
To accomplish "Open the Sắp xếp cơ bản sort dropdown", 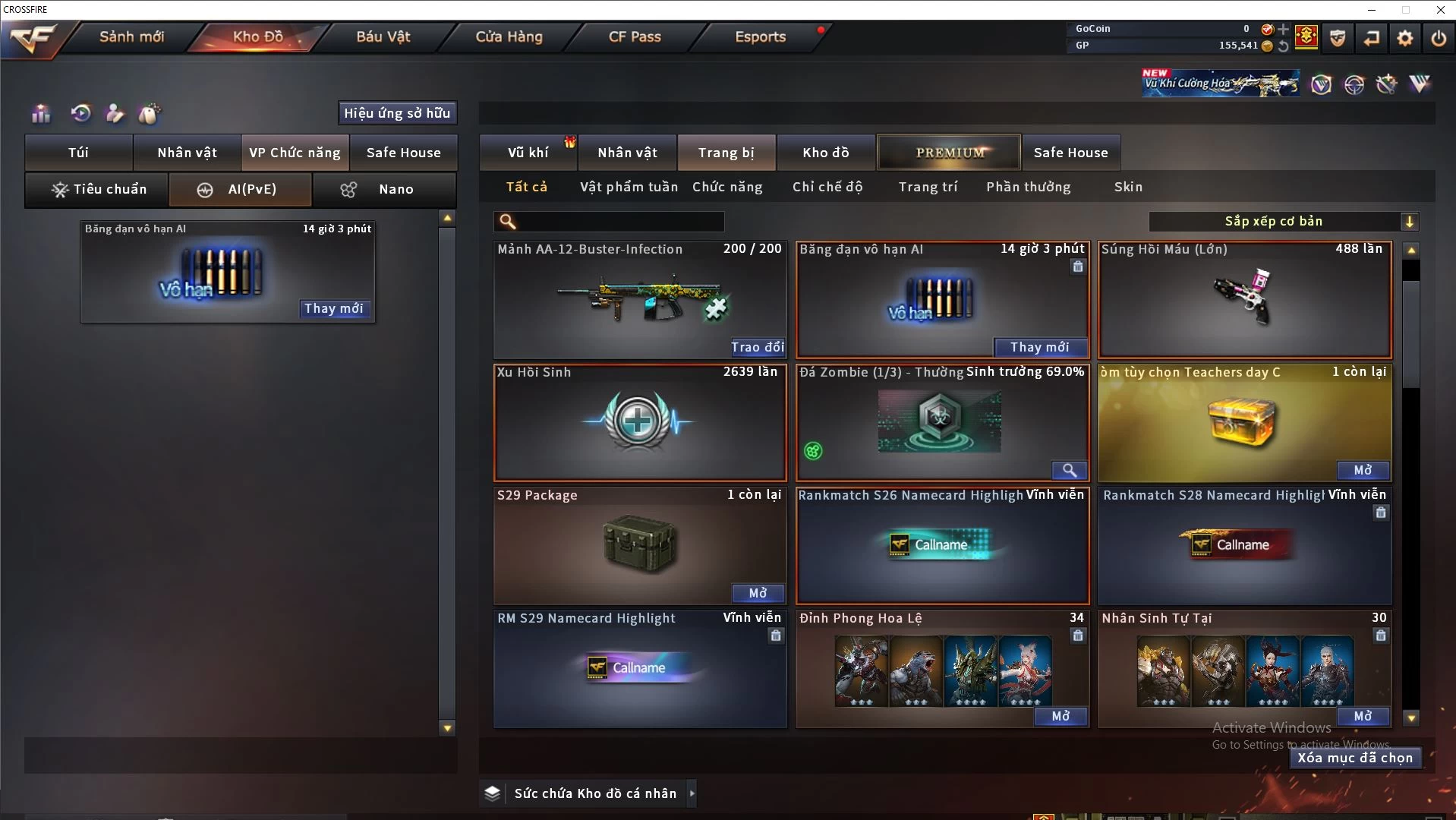I will pos(1283,222).
